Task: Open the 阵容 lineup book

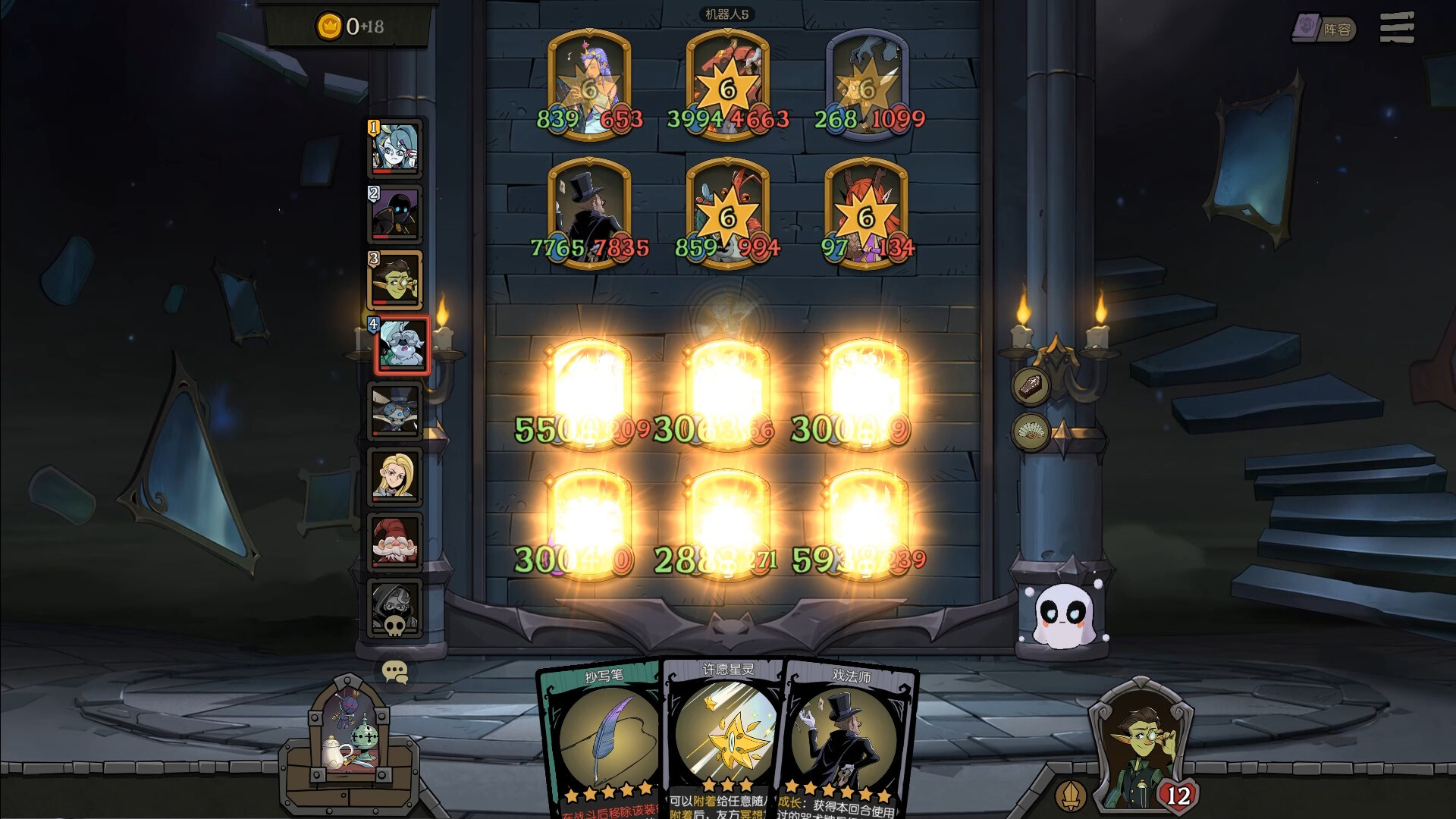Action: [1323, 29]
